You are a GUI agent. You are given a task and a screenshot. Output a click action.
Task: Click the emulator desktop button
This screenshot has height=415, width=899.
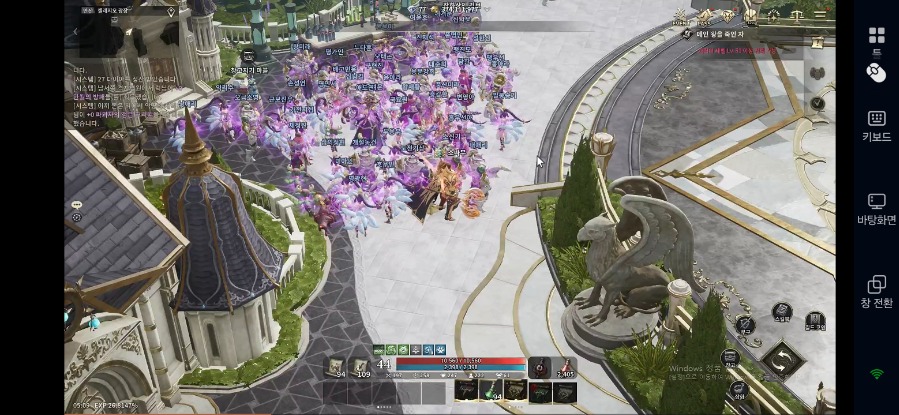point(876,208)
